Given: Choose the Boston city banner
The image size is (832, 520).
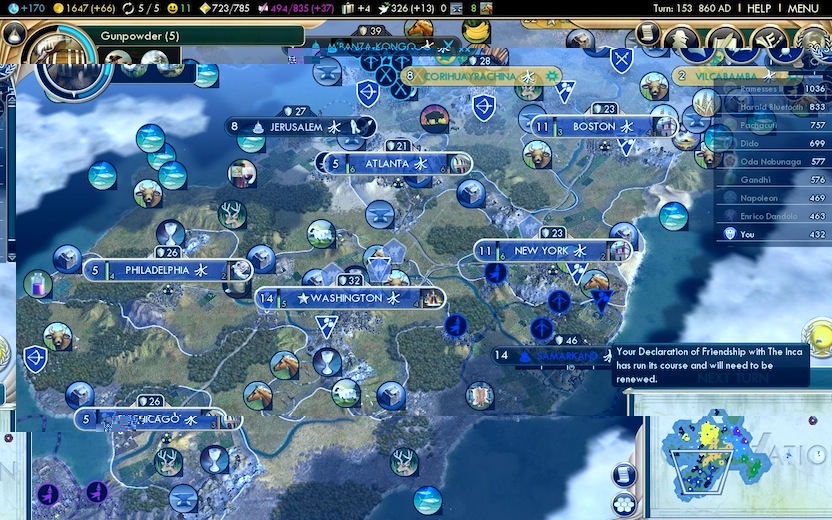Looking at the screenshot, I should coord(594,127).
